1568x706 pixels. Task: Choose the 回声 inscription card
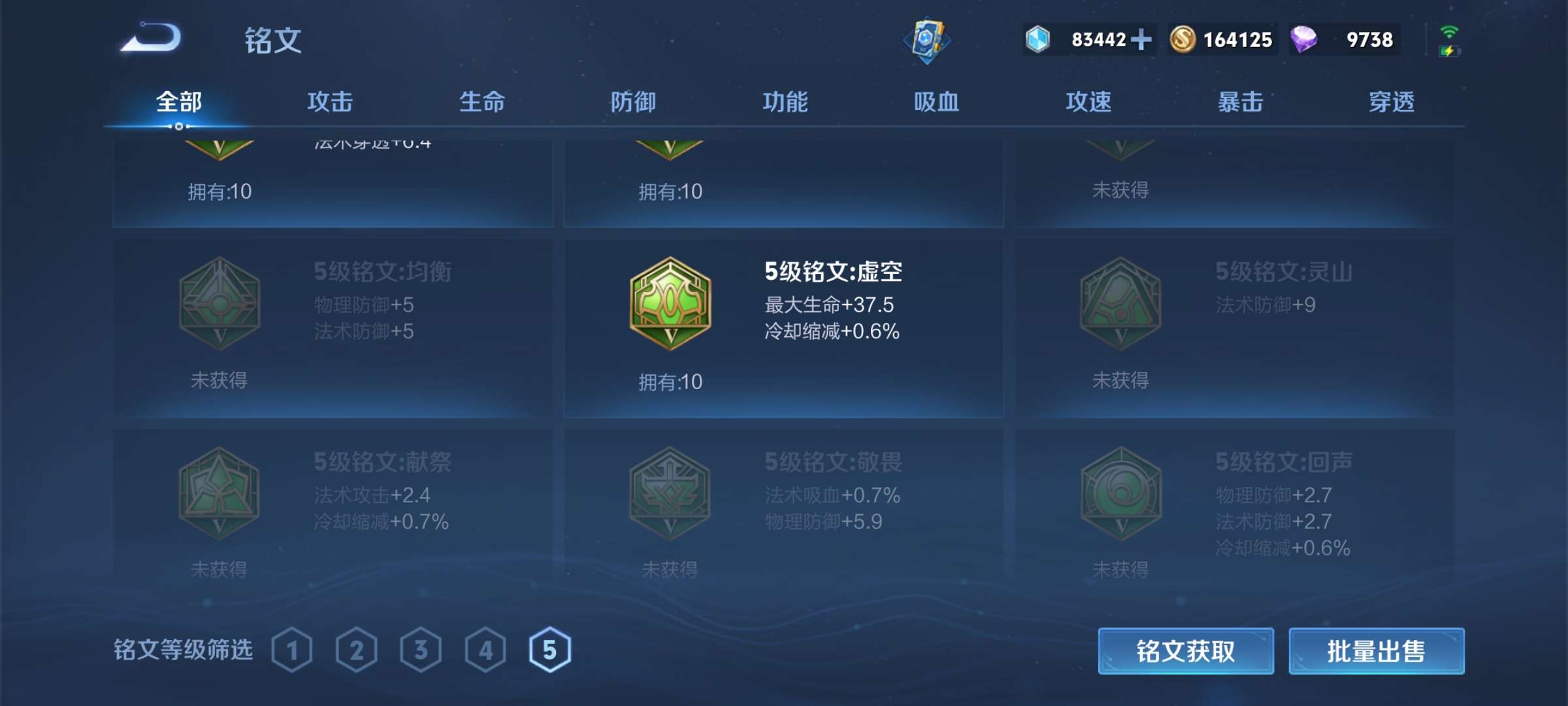[x=1234, y=505]
